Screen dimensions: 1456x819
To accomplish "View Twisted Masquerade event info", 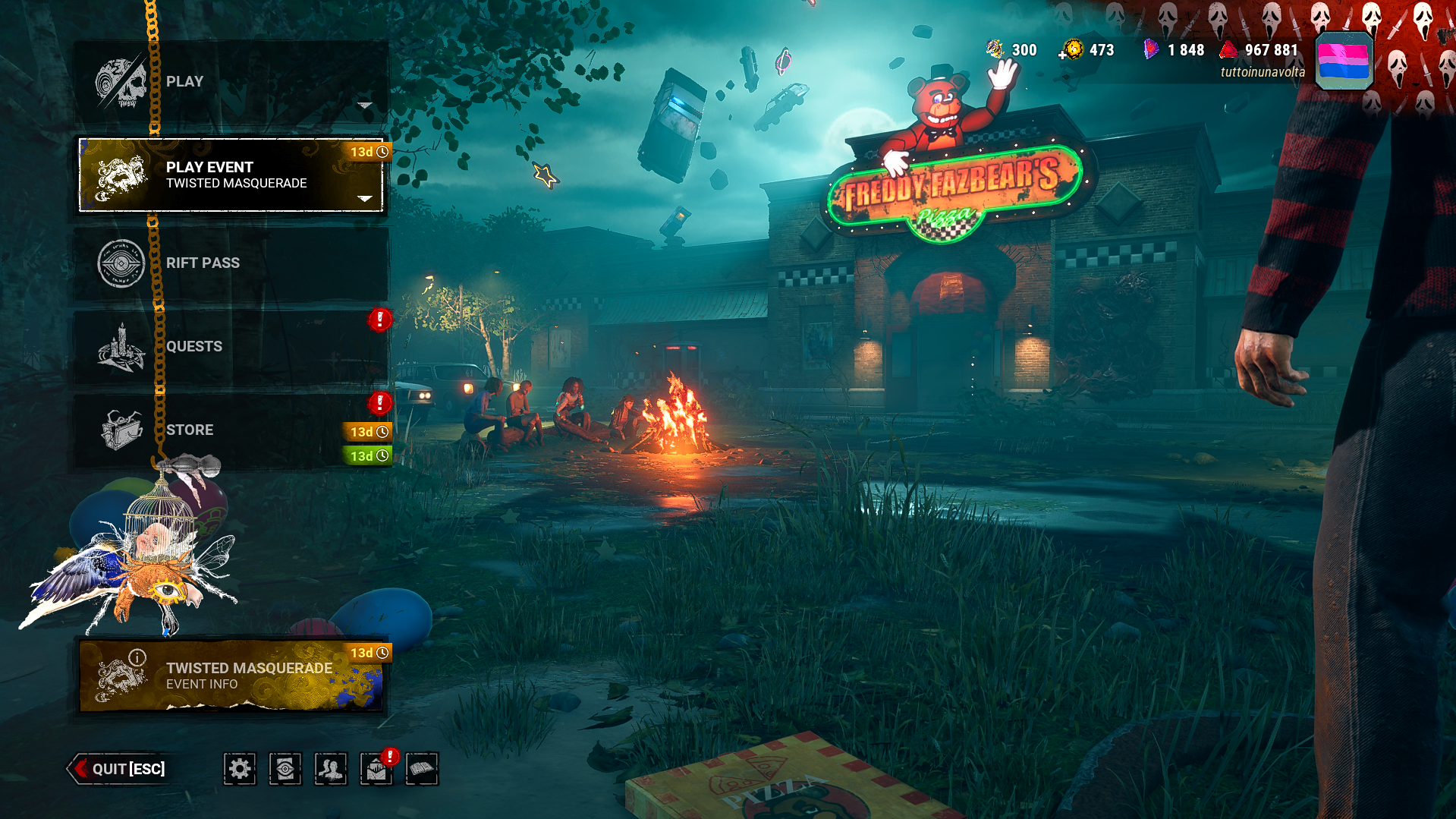I will (231, 676).
